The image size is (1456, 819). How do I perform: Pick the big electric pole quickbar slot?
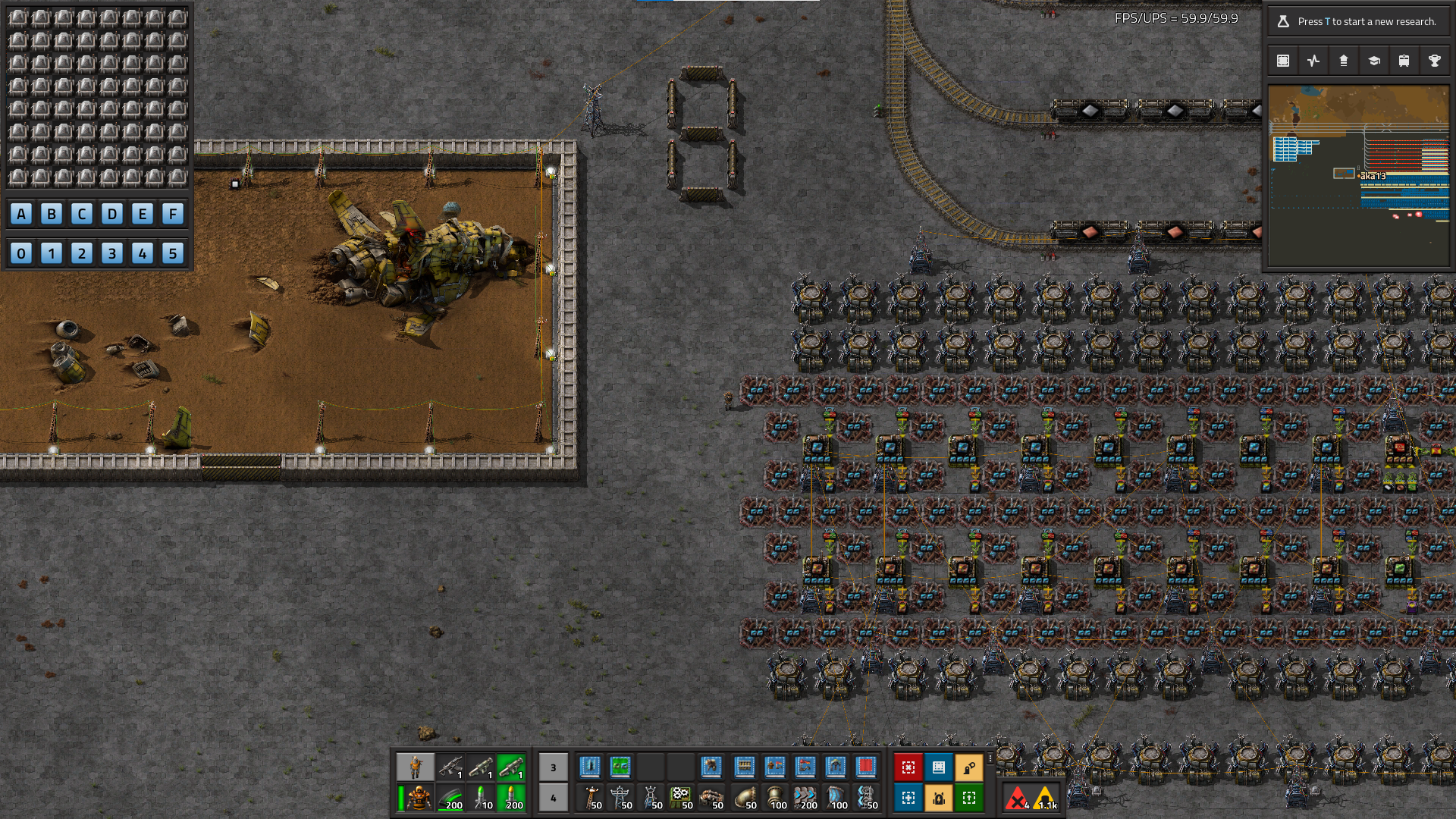coord(621,798)
